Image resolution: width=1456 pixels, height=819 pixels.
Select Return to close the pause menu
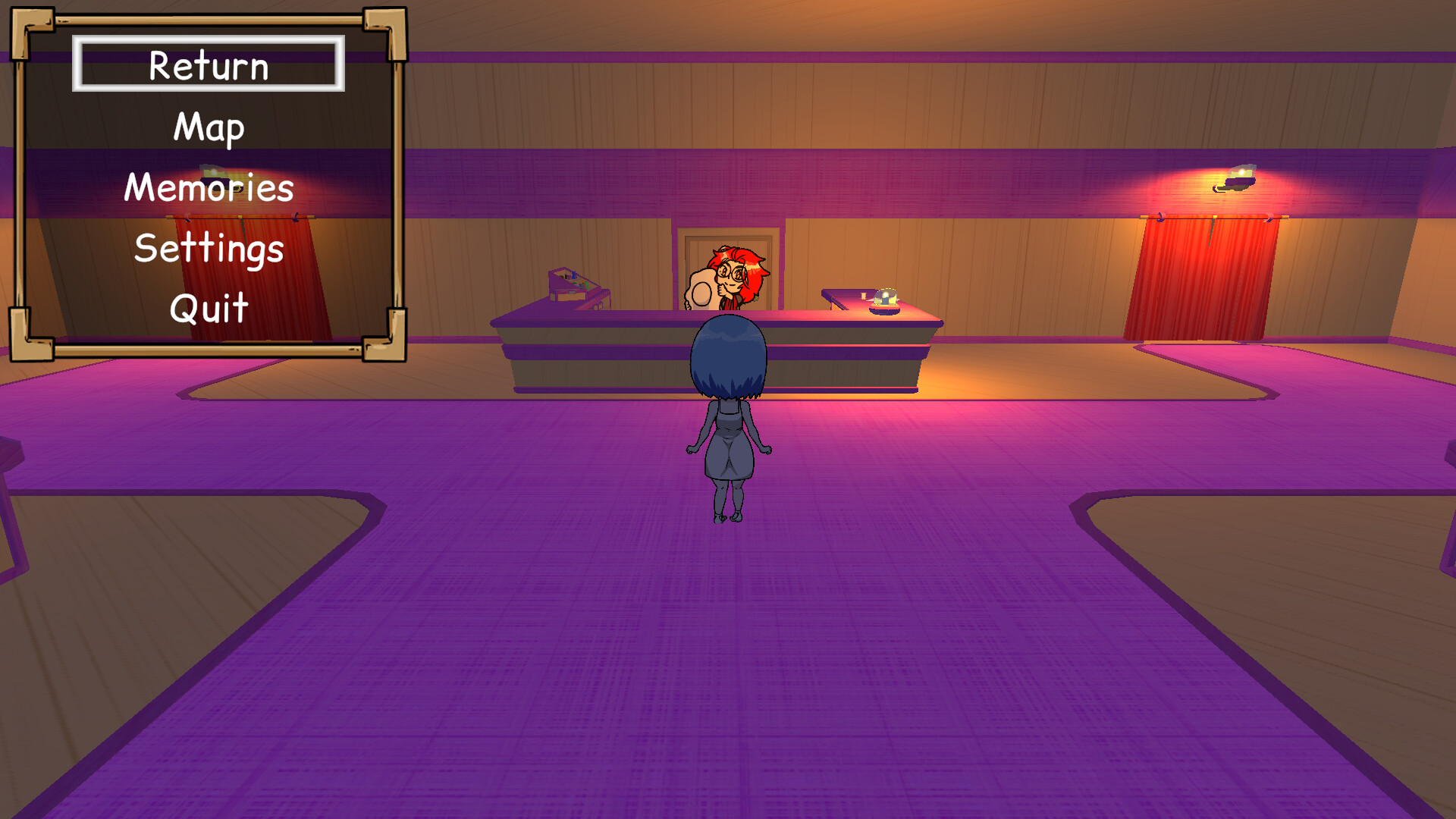(x=208, y=65)
